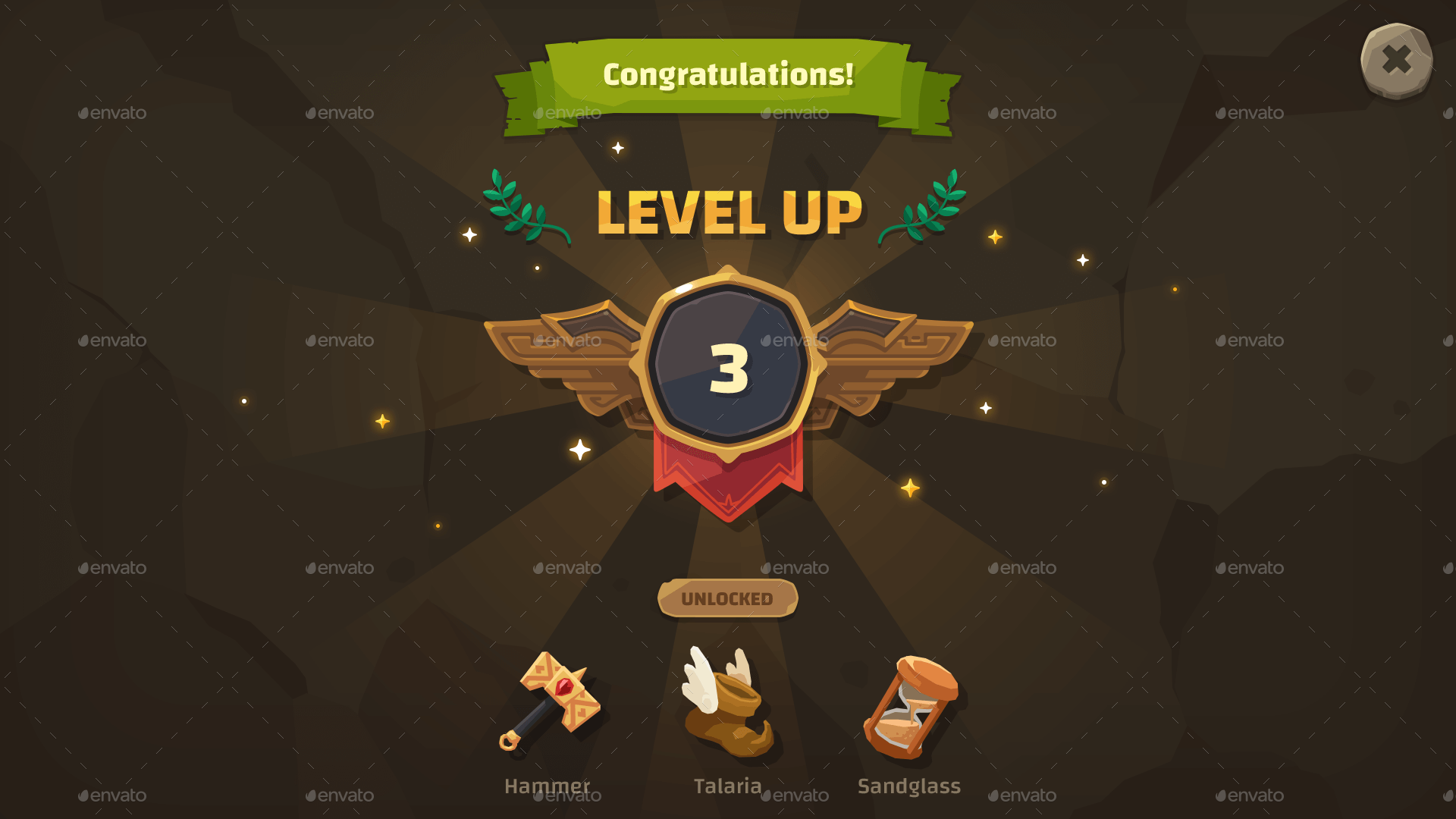Click the ruby gem on the Hammer

coord(563,686)
